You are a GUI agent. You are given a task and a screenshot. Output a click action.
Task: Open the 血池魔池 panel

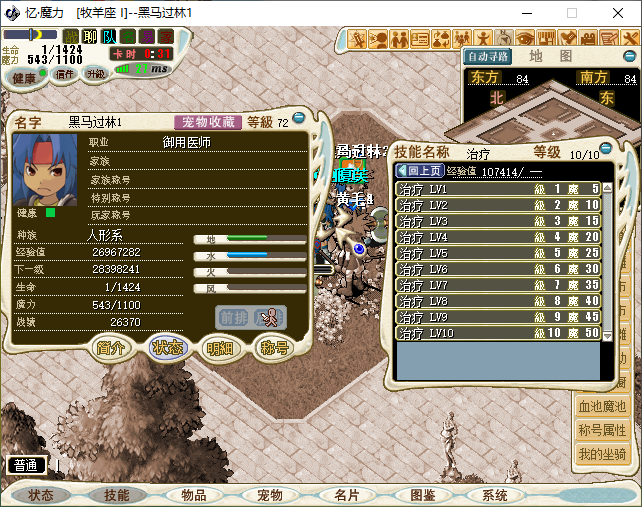(x=602, y=407)
